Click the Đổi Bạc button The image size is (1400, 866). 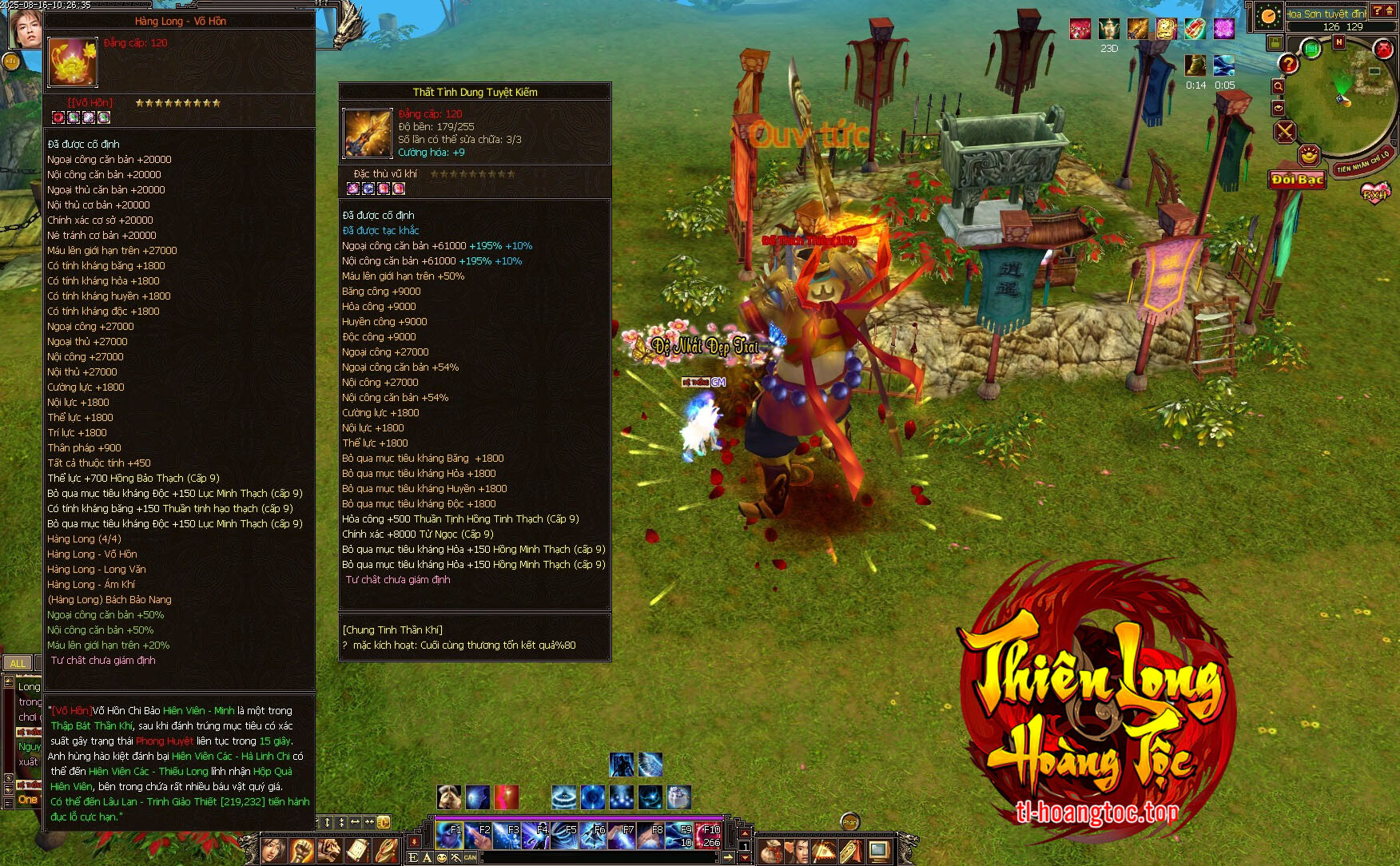pyautogui.click(x=1297, y=180)
